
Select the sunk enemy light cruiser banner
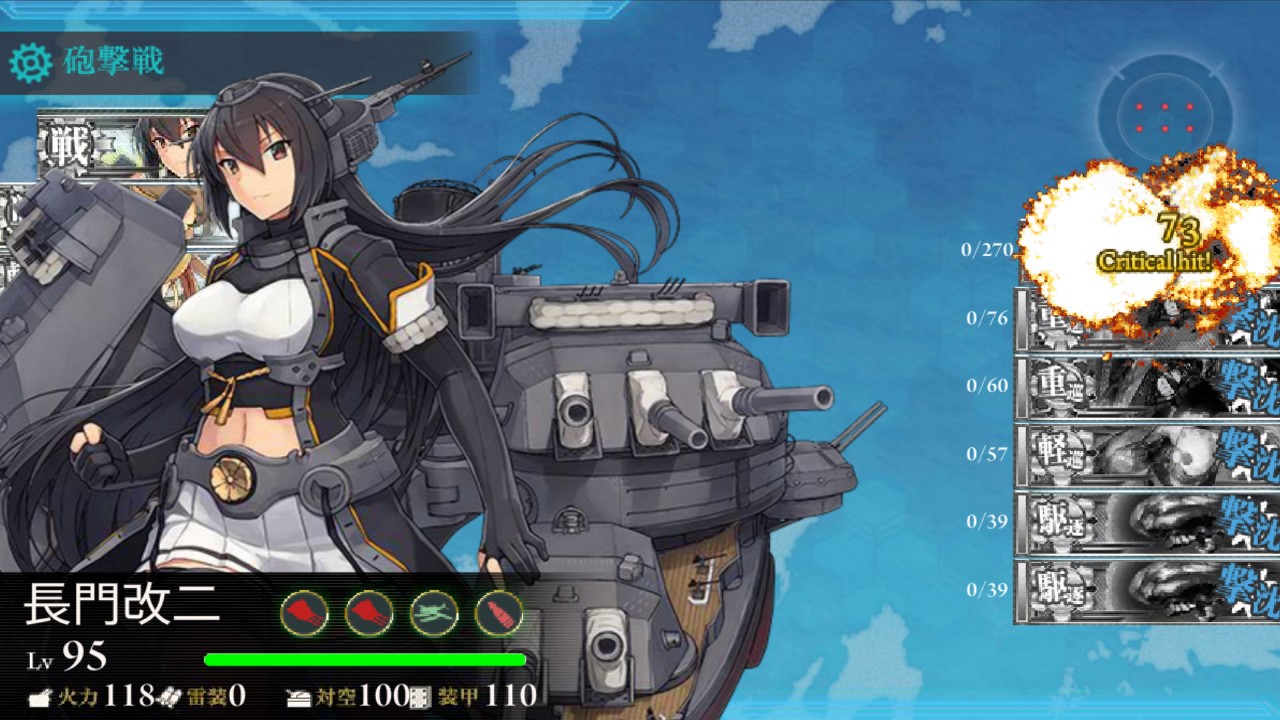(1148, 455)
